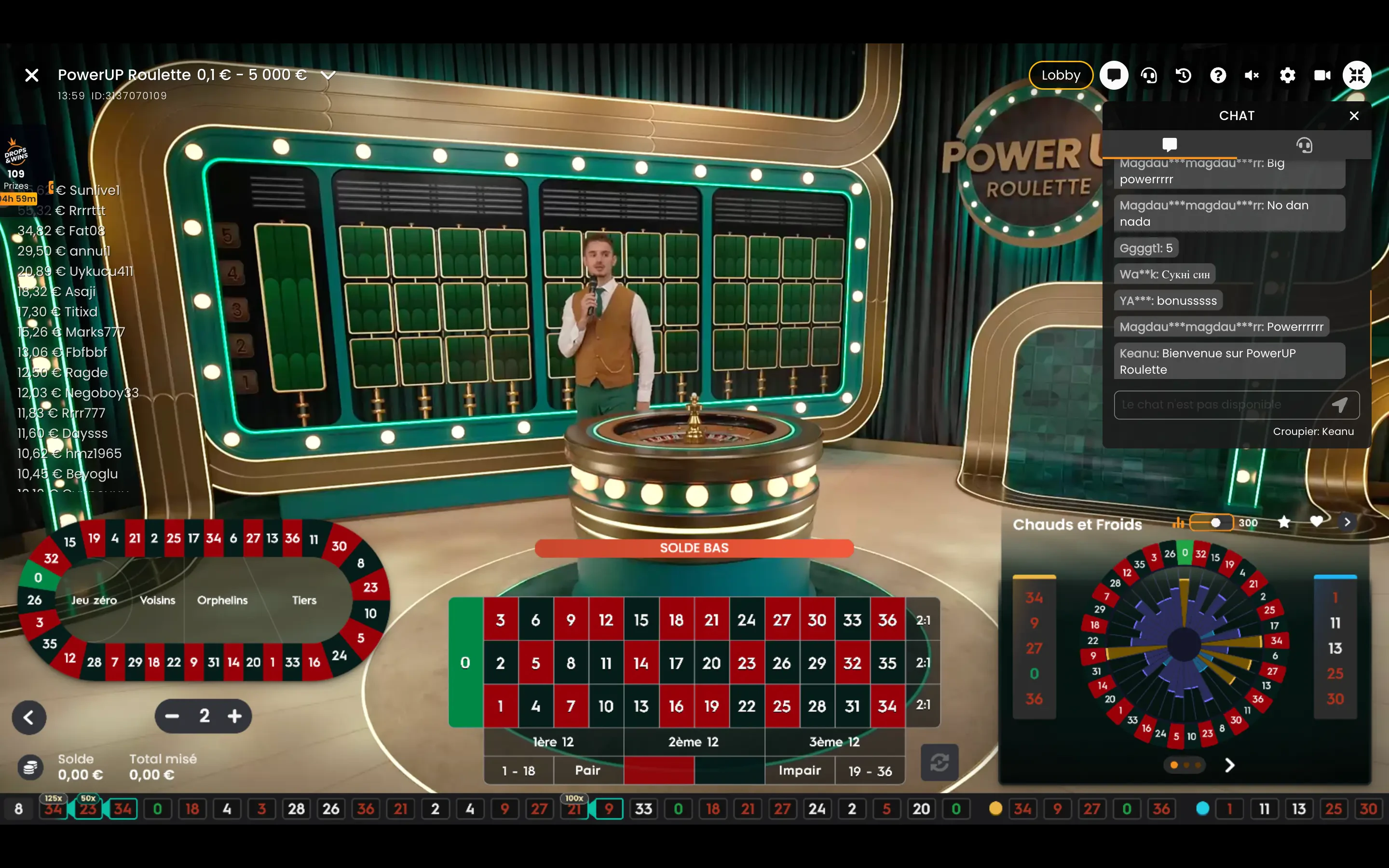Decrease chip value with the minus button
Image resolution: width=1389 pixels, height=868 pixels.
click(x=172, y=716)
